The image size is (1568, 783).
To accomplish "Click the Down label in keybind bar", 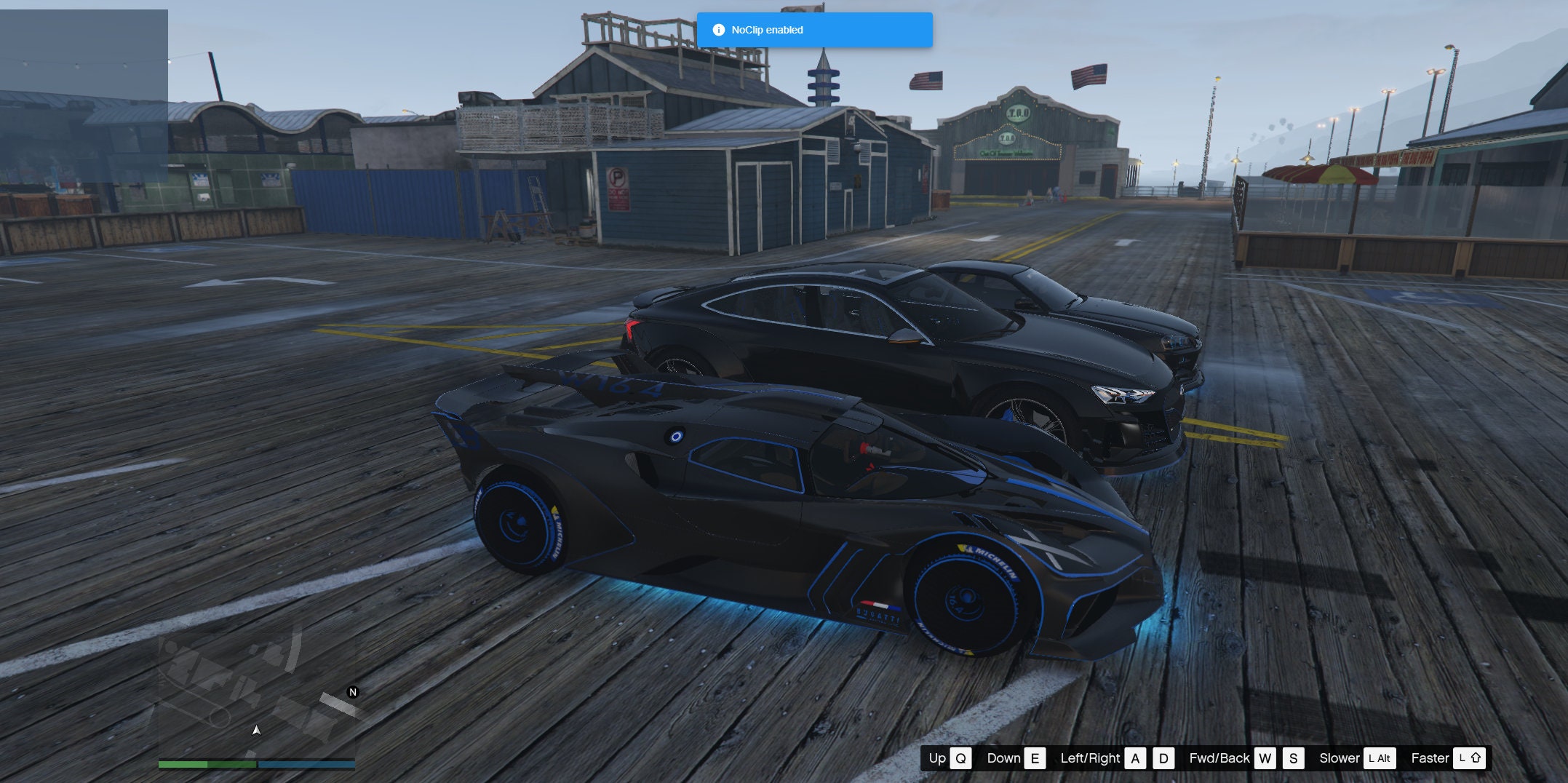I will click(1005, 758).
